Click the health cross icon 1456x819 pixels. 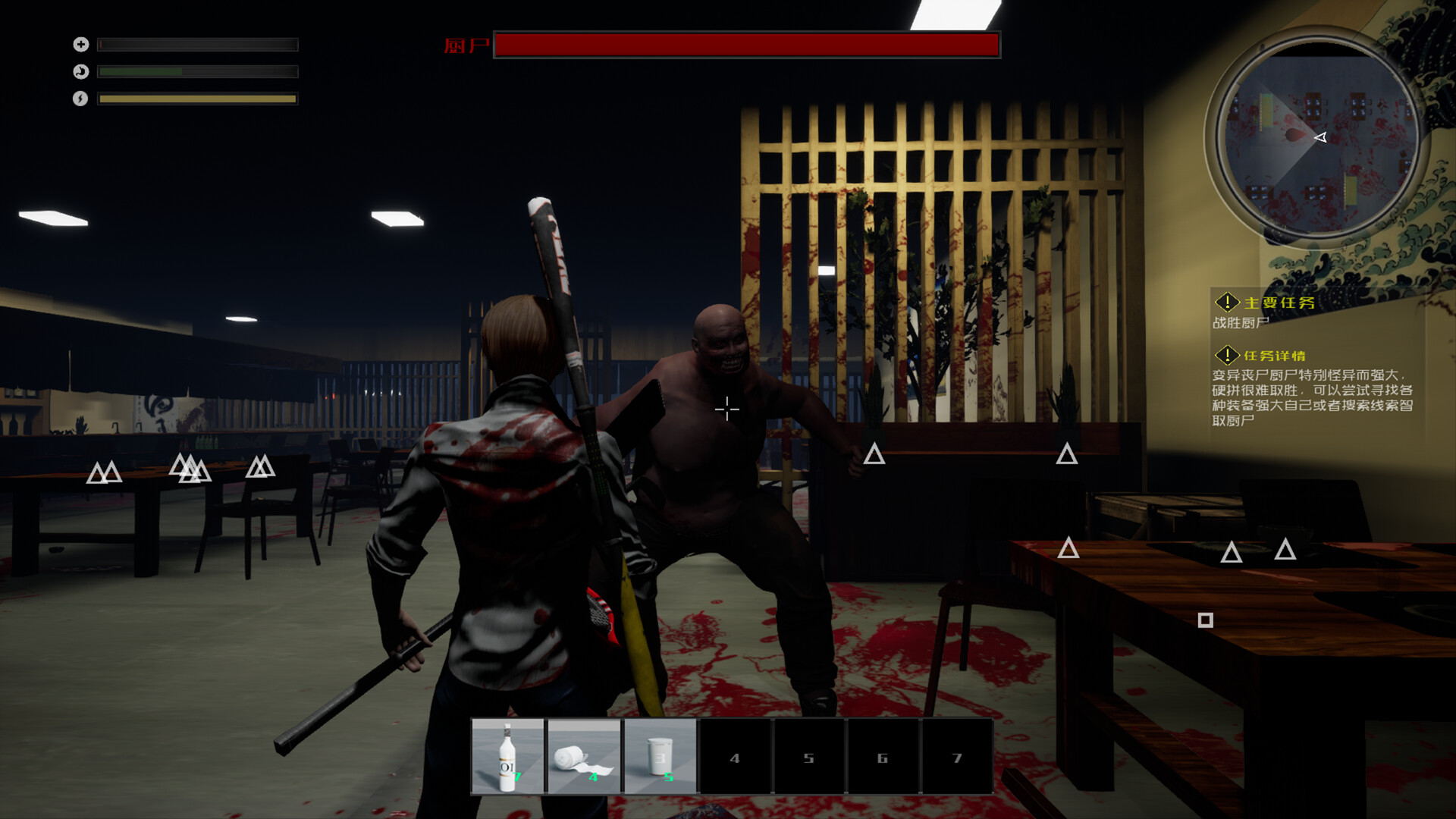coord(80,44)
